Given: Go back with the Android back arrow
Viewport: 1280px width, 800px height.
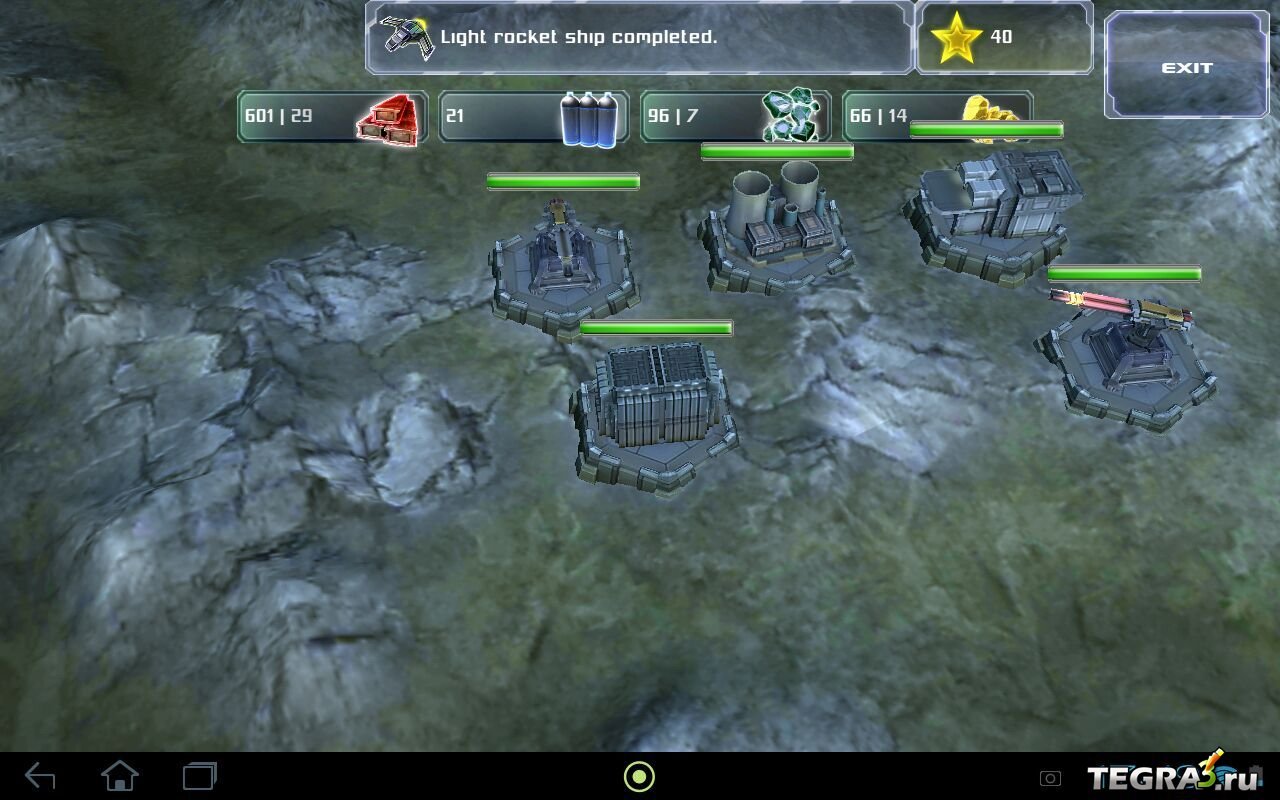Looking at the screenshot, I should [x=40, y=776].
